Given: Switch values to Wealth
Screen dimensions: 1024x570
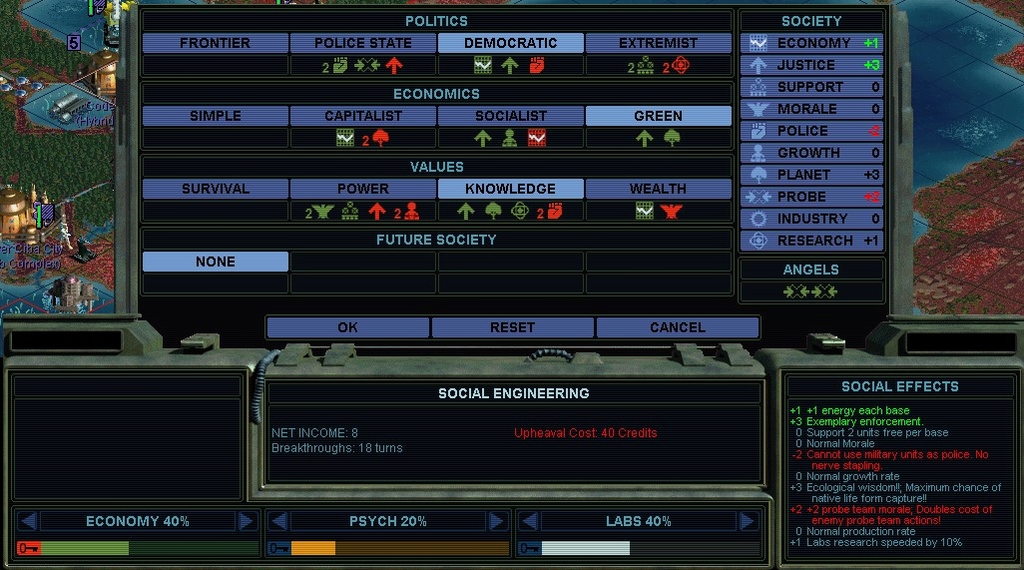Looking at the screenshot, I should 658,188.
